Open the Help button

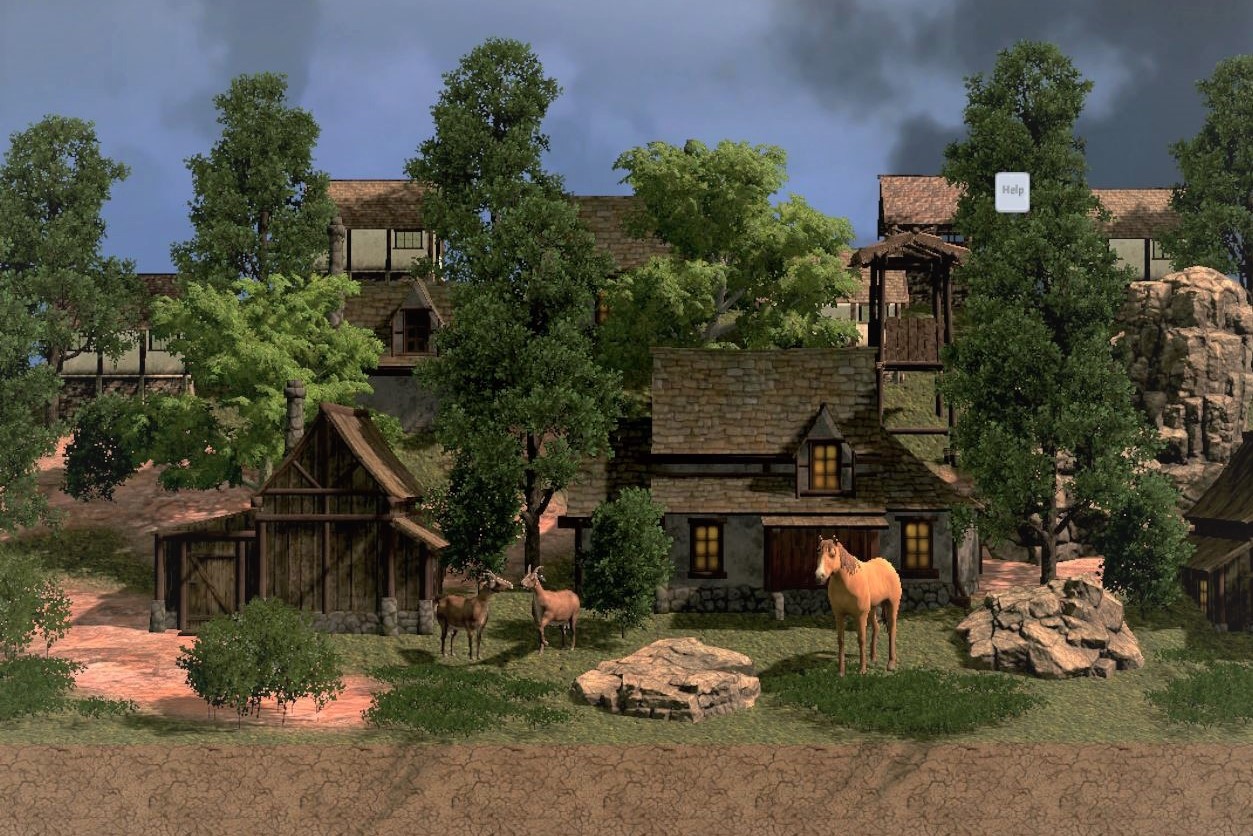[x=1012, y=192]
